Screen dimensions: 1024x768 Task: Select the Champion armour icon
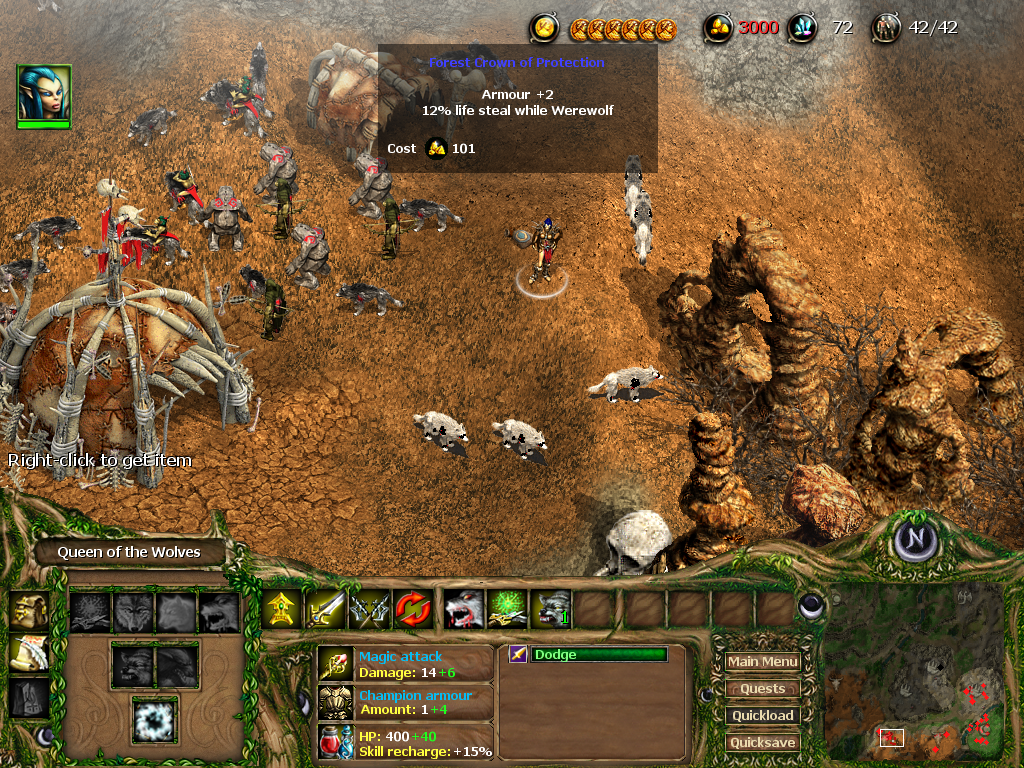(335, 702)
